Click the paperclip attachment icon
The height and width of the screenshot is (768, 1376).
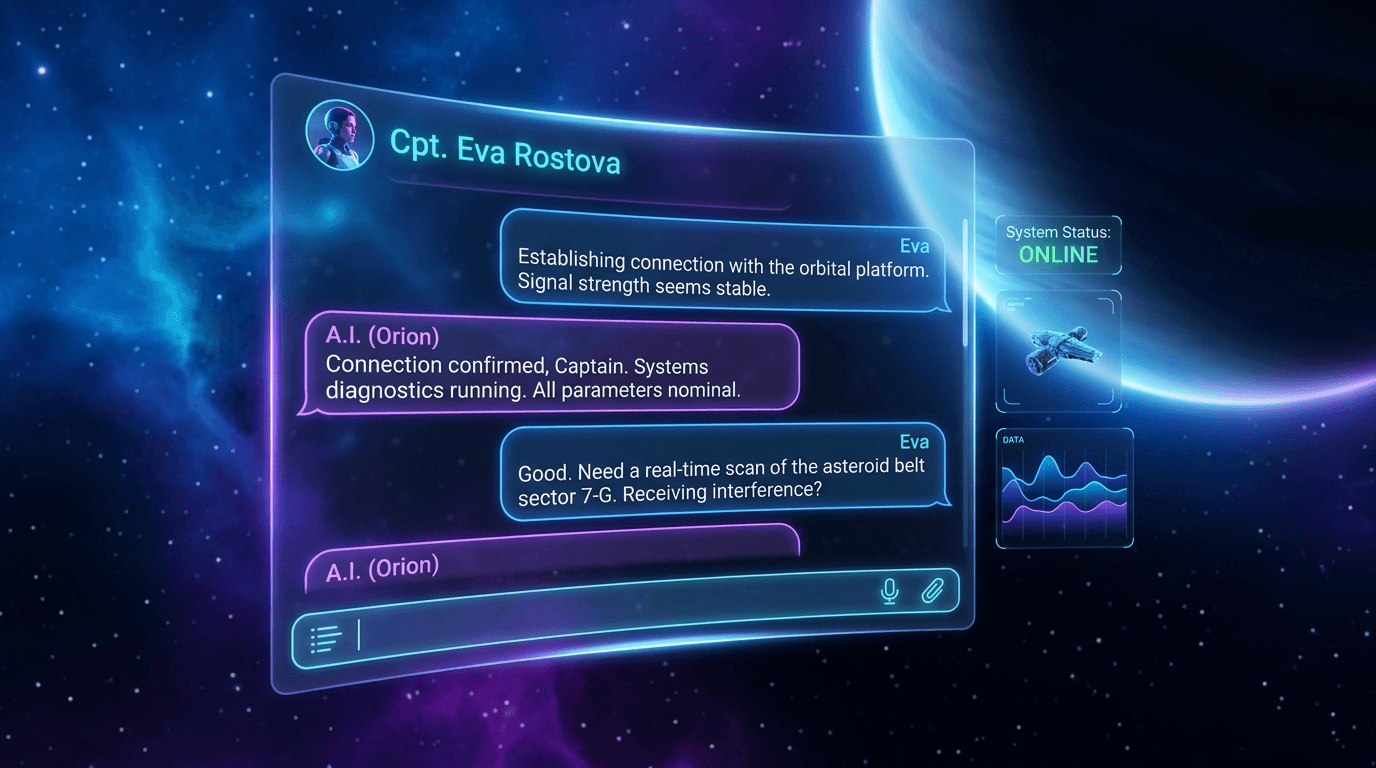[932, 592]
